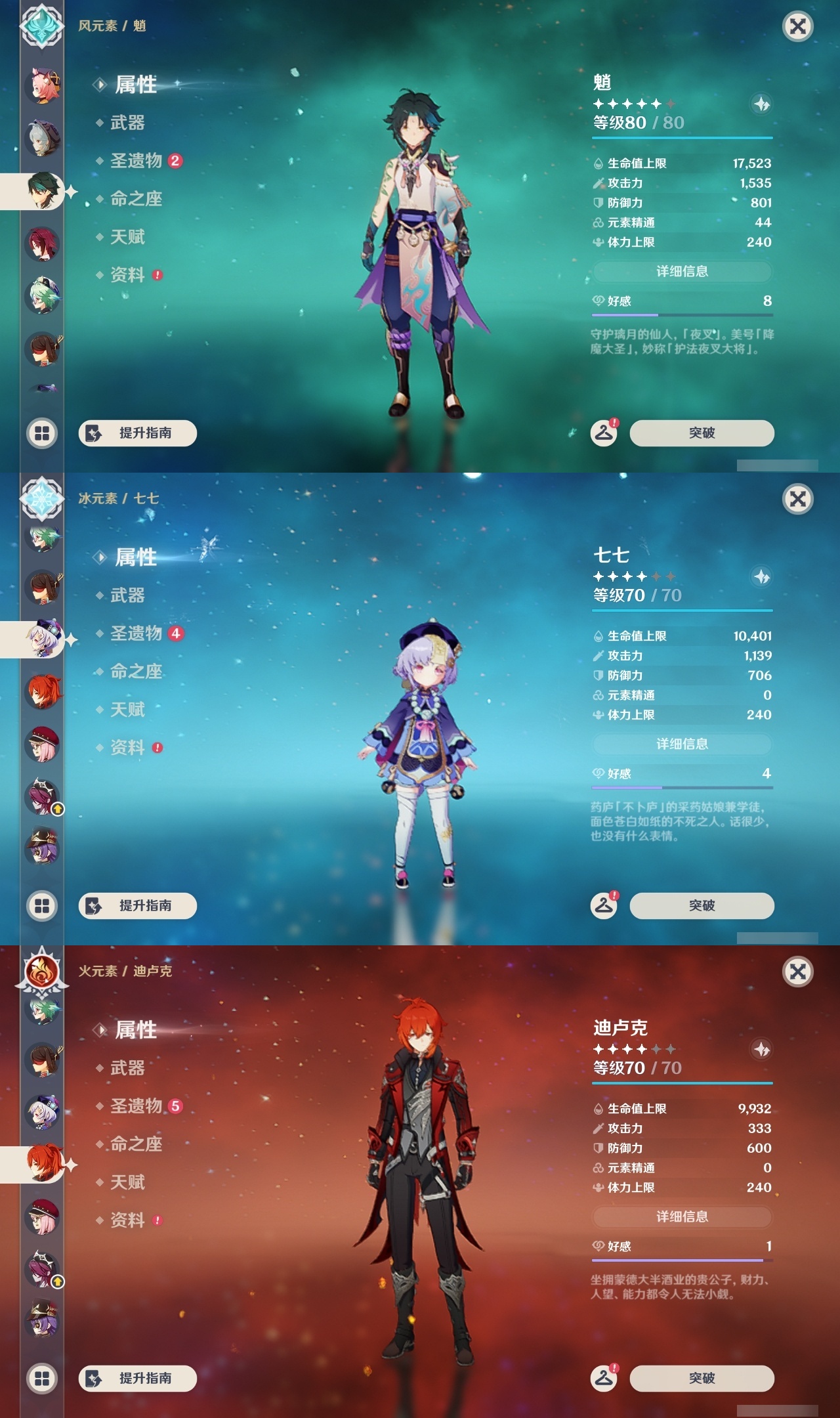840x1418 pixels.
Task: Open 详细信息 for Qiqi
Action: click(682, 744)
